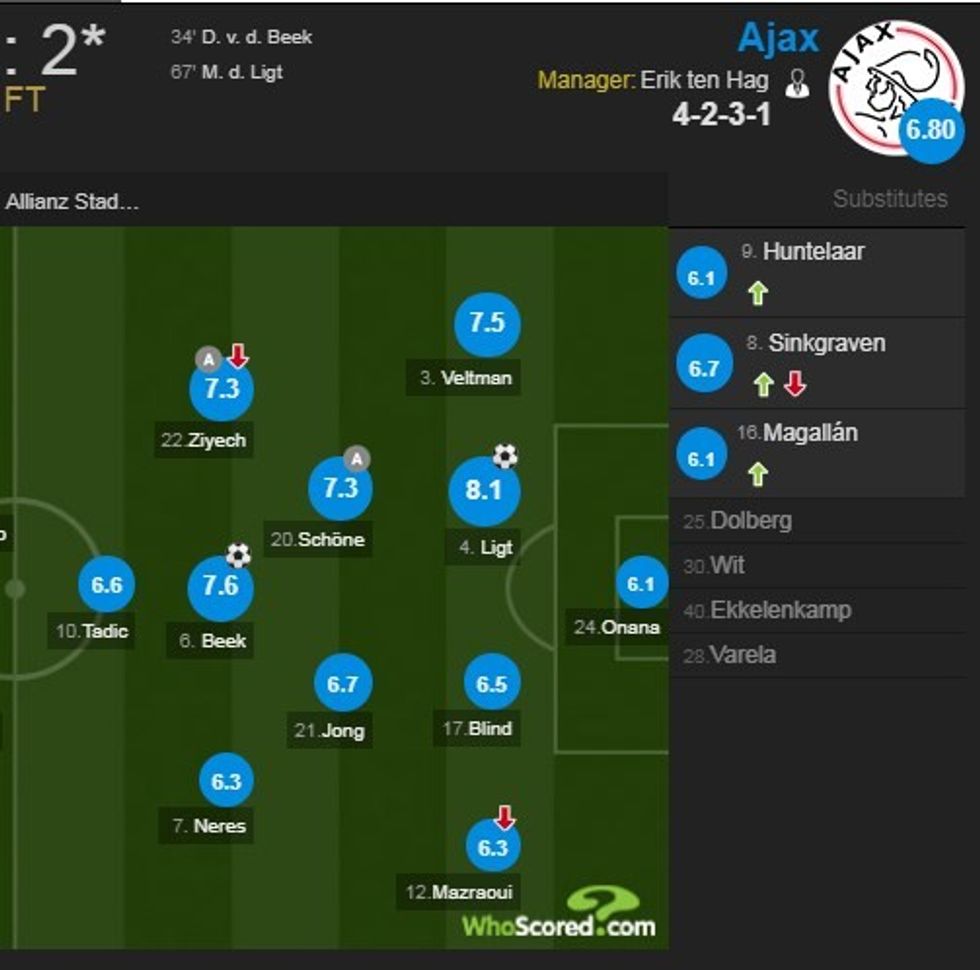980x970 pixels.
Task: Choose Ekkelenkamp in the substitutes list
Action: tap(780, 610)
